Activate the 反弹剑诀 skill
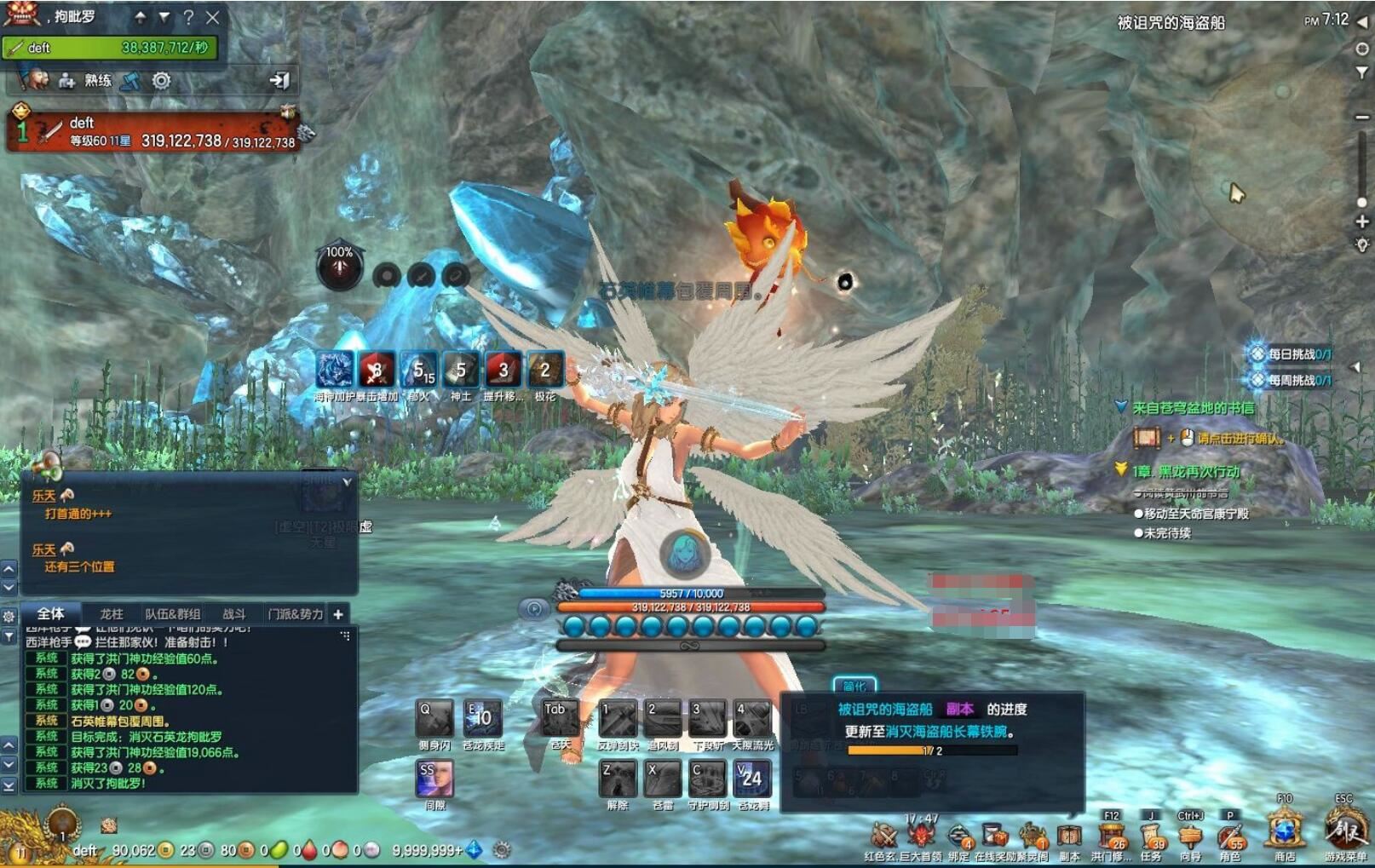Screen dimensions: 1375x868 pos(618,719)
